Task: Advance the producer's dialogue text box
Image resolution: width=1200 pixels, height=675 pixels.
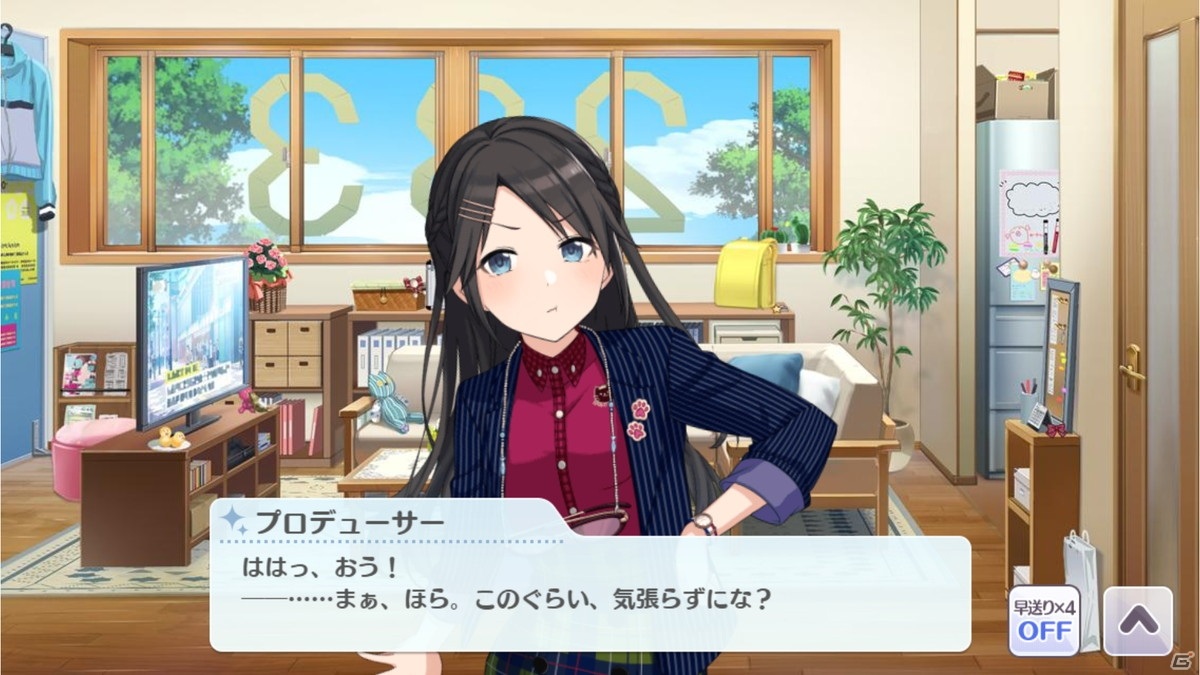Action: [x=590, y=592]
